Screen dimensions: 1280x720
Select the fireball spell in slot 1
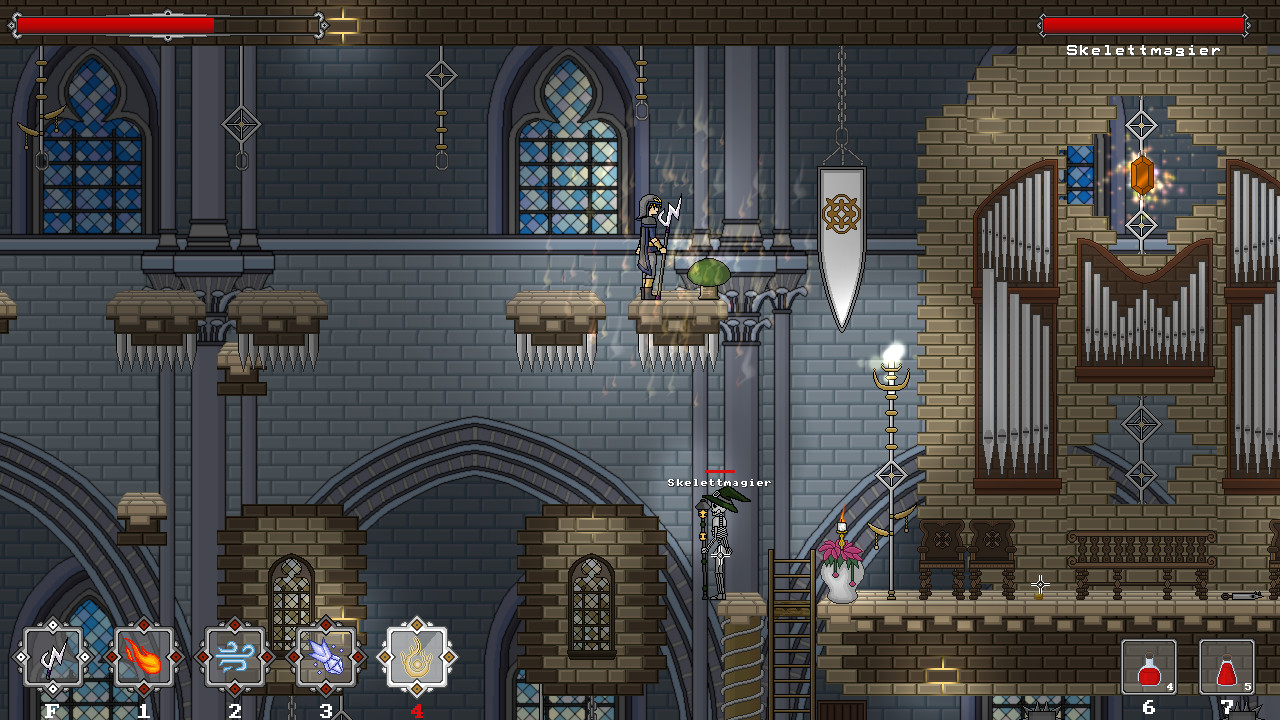click(x=143, y=657)
